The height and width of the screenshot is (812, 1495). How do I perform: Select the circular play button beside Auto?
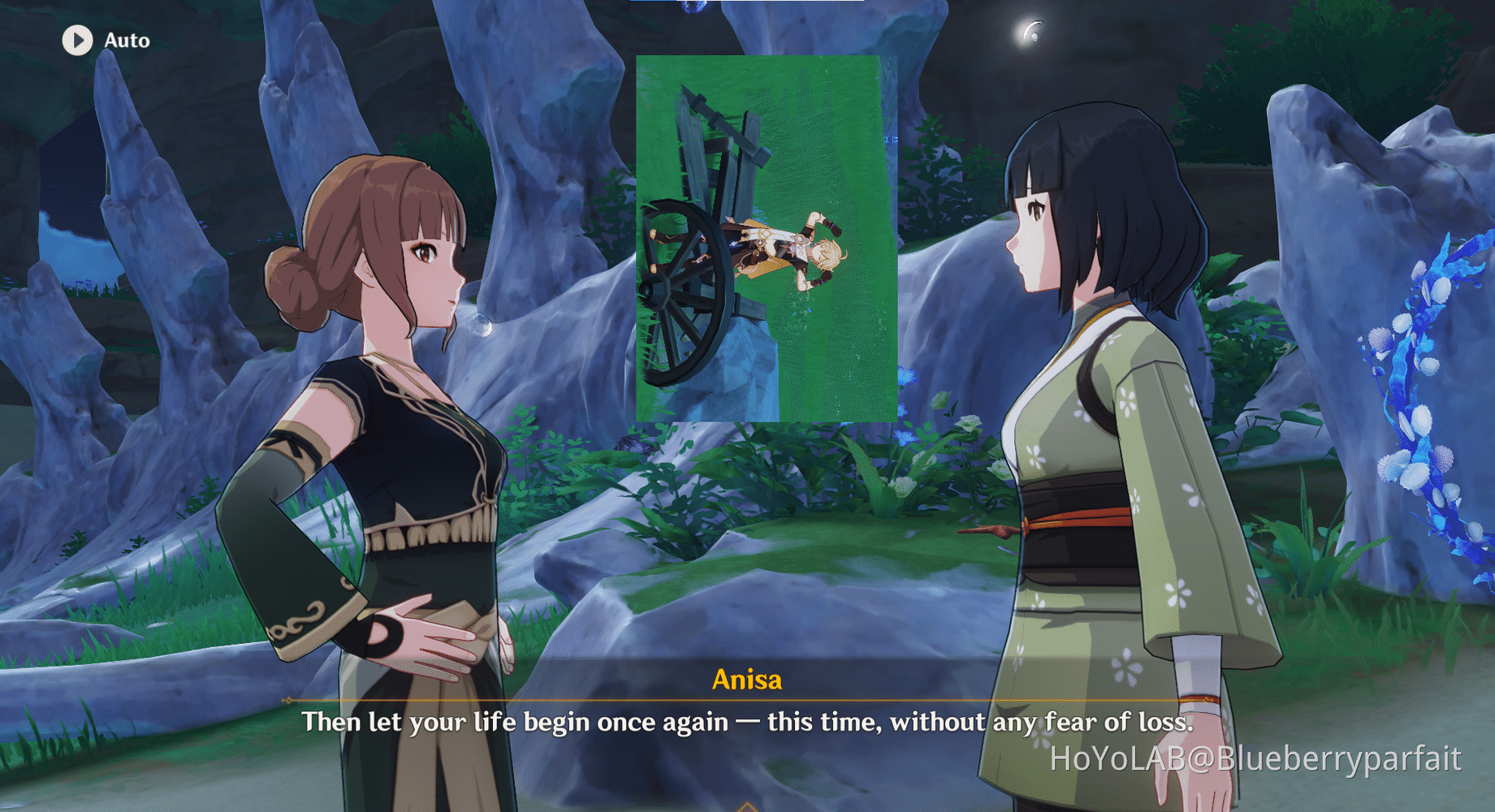[x=78, y=38]
